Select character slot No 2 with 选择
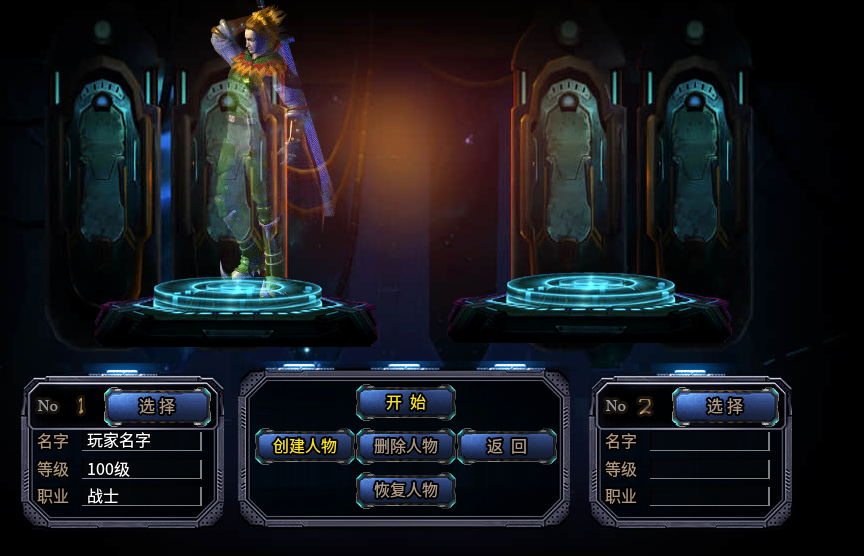Screen dimensions: 864x556 point(725,406)
